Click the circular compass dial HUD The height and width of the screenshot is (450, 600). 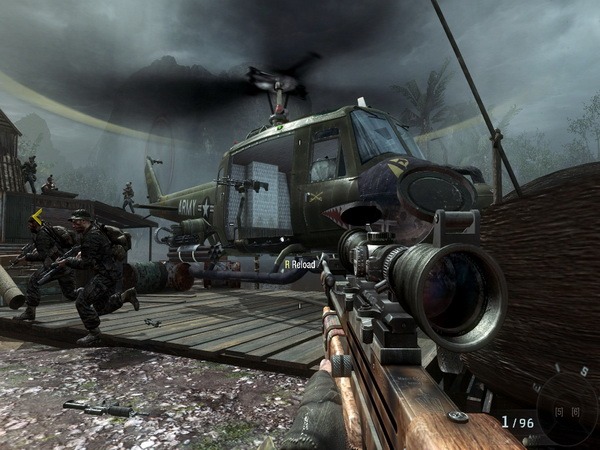tap(568, 408)
